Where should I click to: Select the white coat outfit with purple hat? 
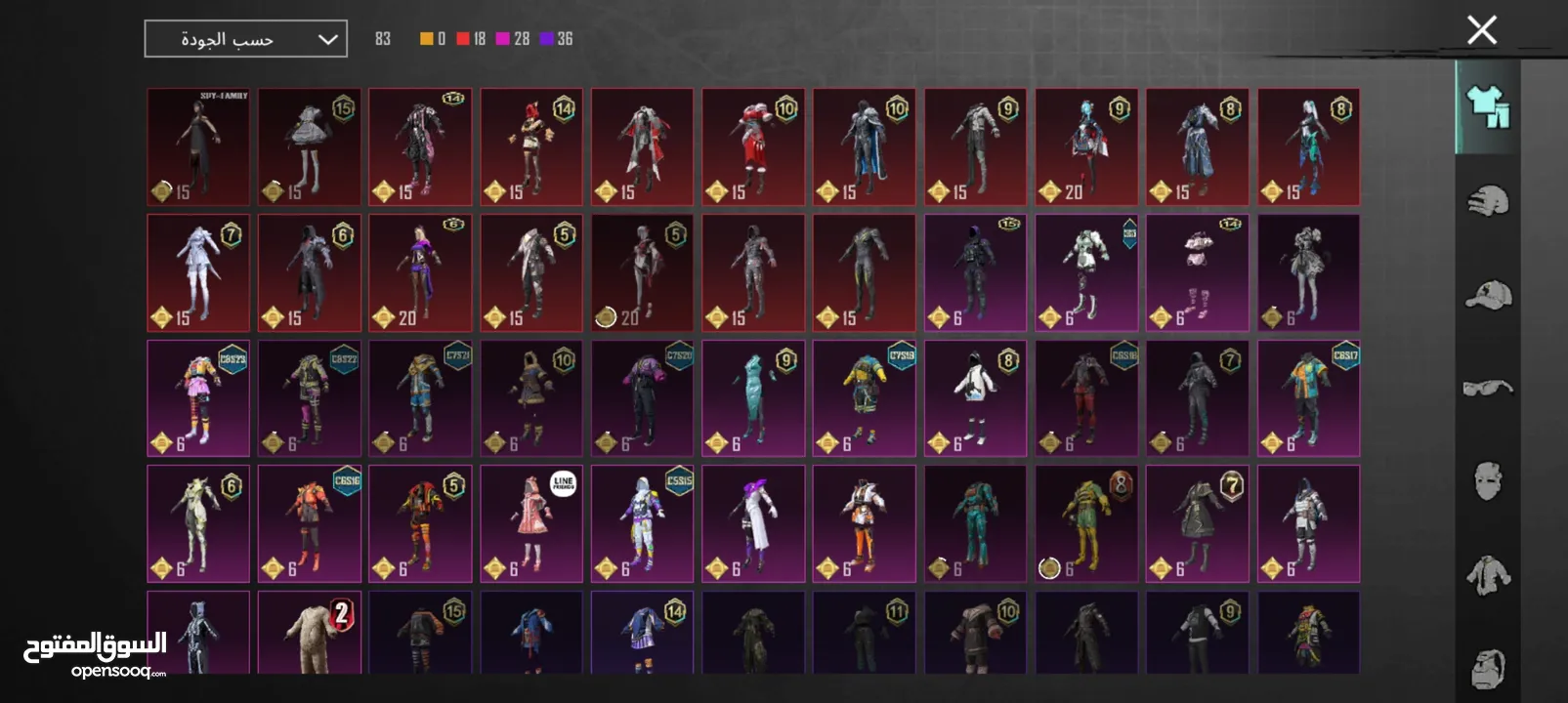click(753, 524)
